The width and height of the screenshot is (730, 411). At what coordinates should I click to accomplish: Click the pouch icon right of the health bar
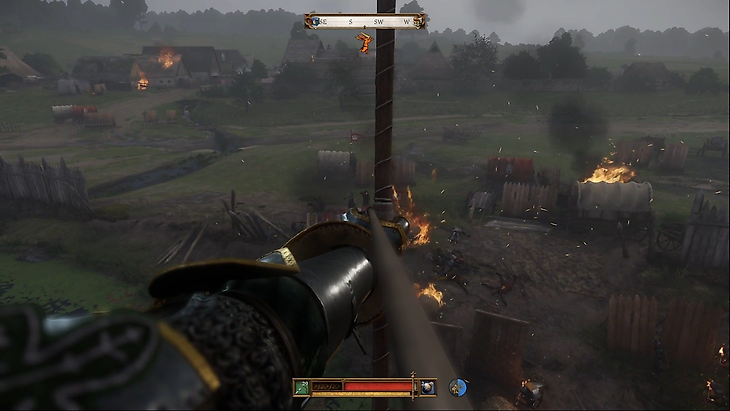pos(427,387)
